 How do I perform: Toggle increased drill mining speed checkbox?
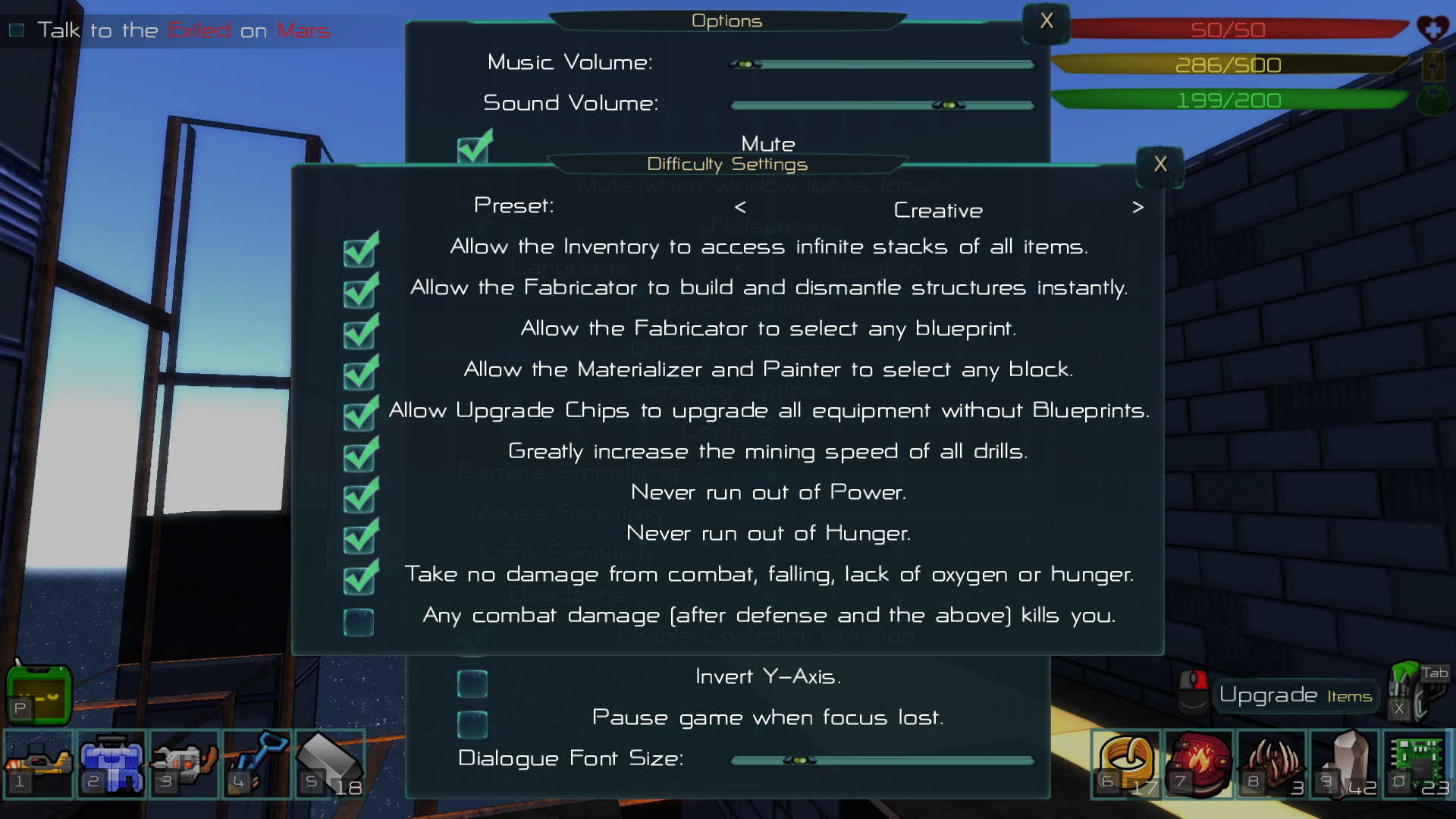(x=359, y=456)
